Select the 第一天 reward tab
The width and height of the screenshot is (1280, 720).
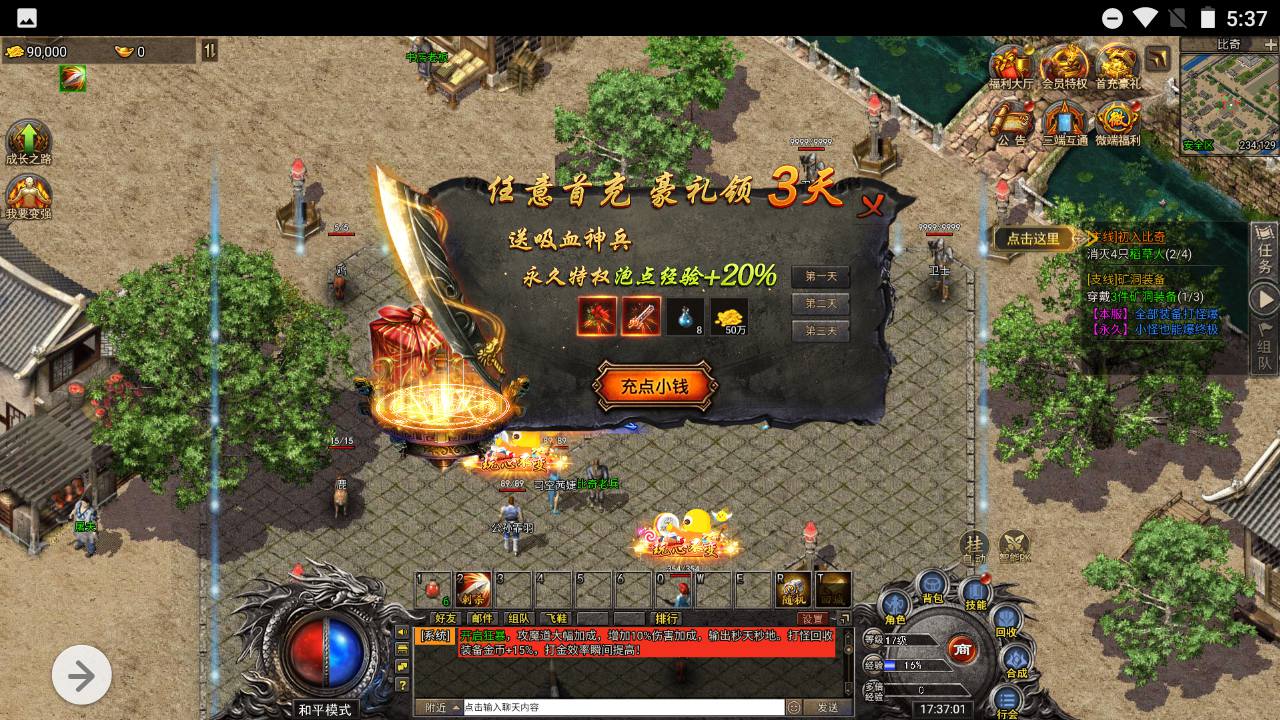(x=820, y=277)
